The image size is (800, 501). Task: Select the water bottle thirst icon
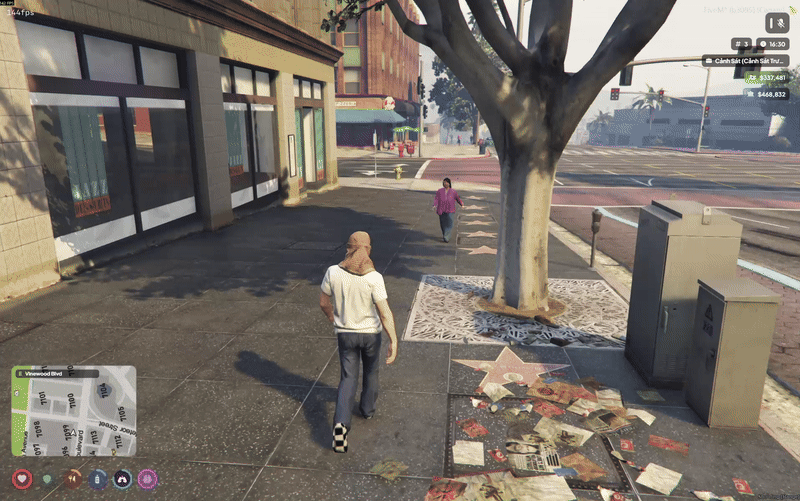[x=97, y=479]
